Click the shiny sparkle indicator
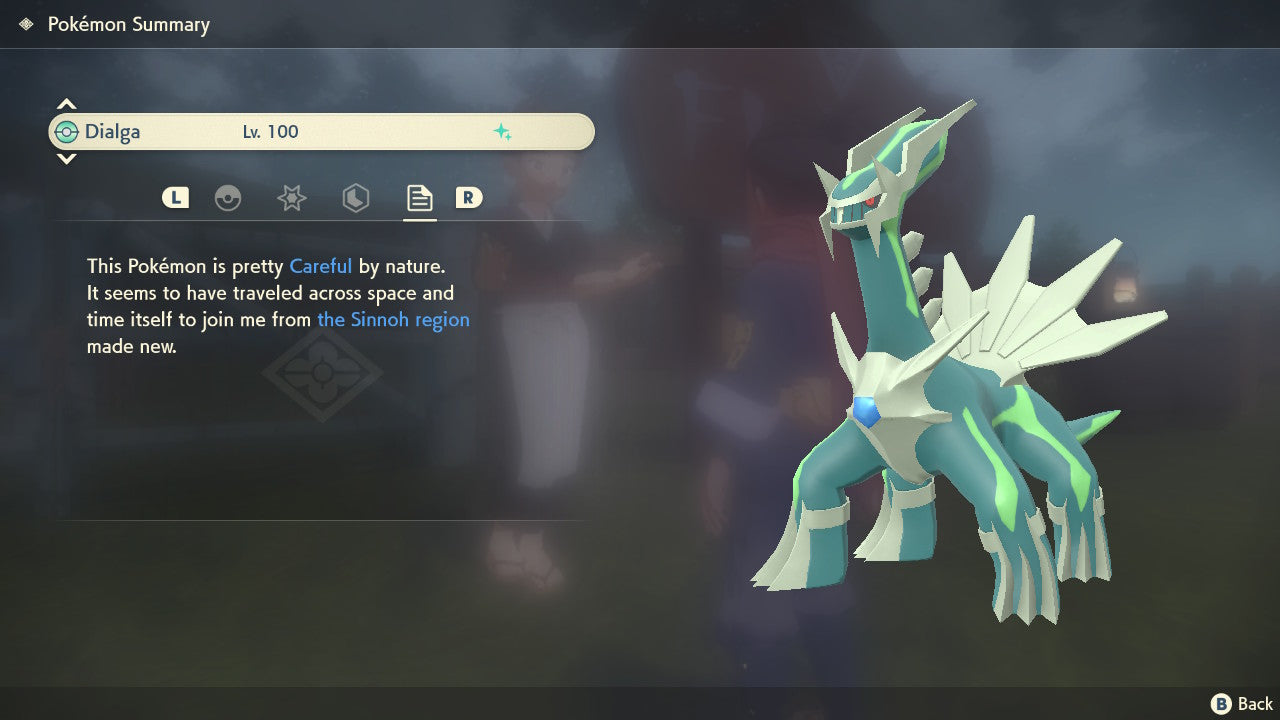This screenshot has width=1280, height=720. click(x=504, y=131)
